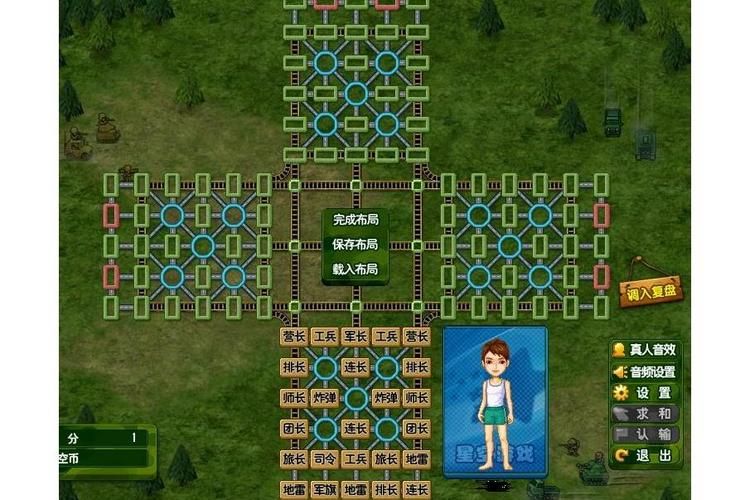Screen dimensions: 750x500
Task: Open the 设置 settings menu
Action: [x=645, y=392]
